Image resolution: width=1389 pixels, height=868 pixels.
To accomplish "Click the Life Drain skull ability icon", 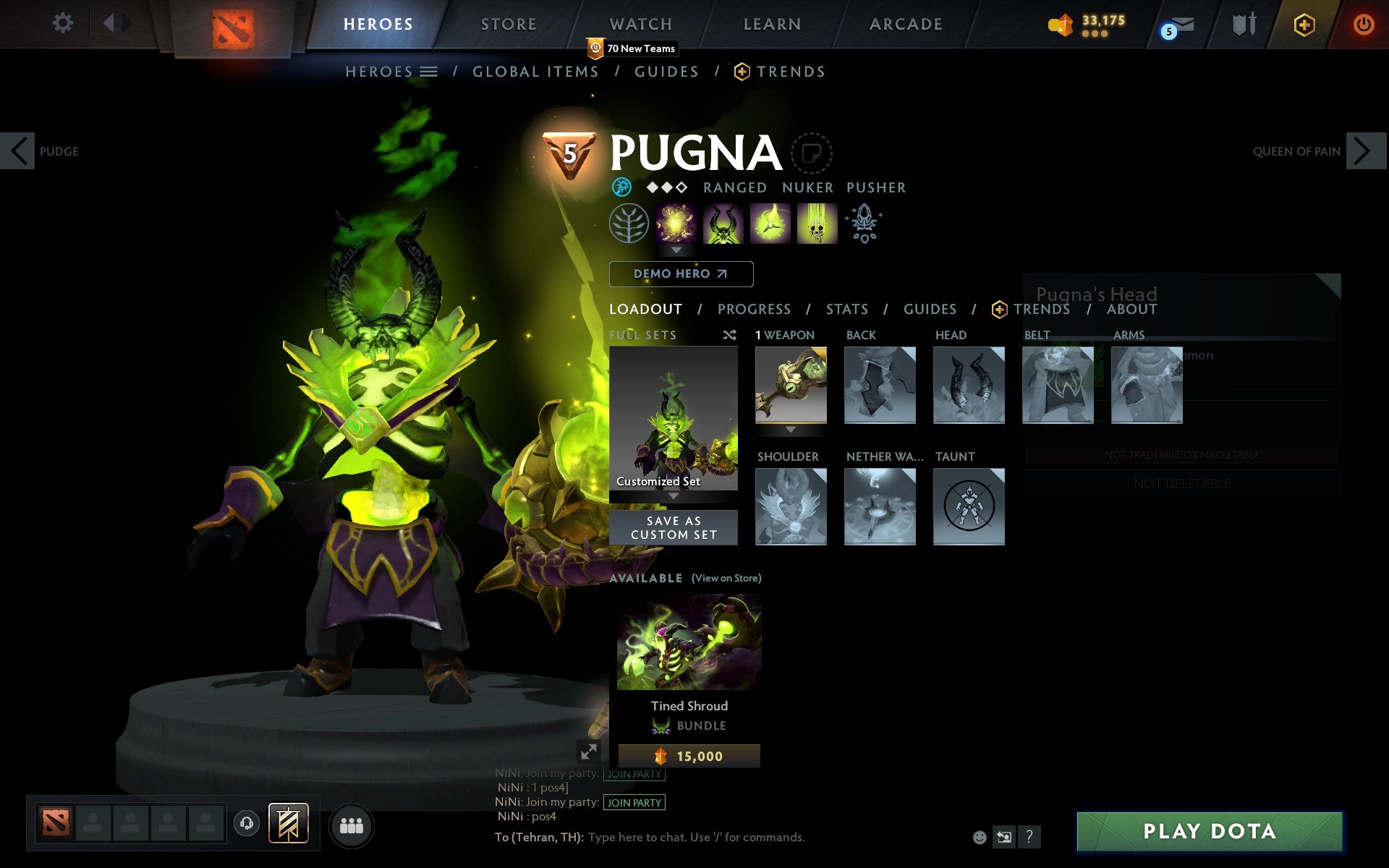I will coord(816,224).
